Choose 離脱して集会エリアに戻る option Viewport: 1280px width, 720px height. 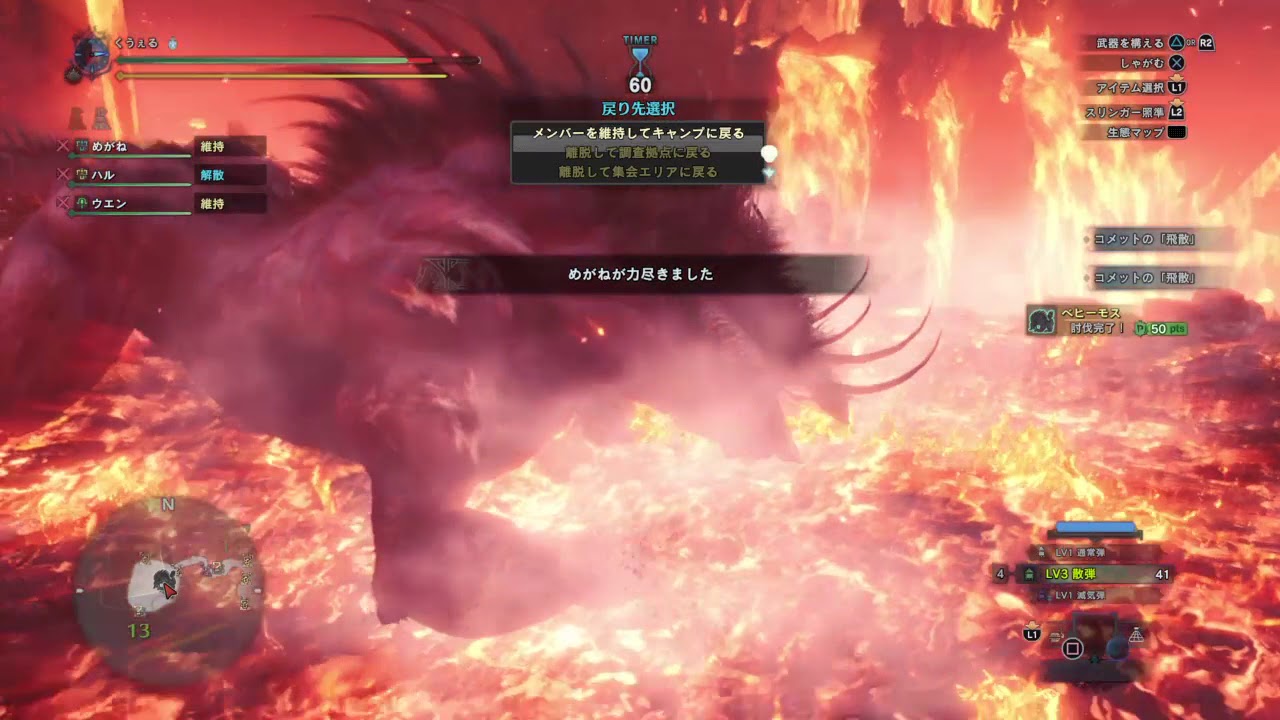(x=640, y=170)
